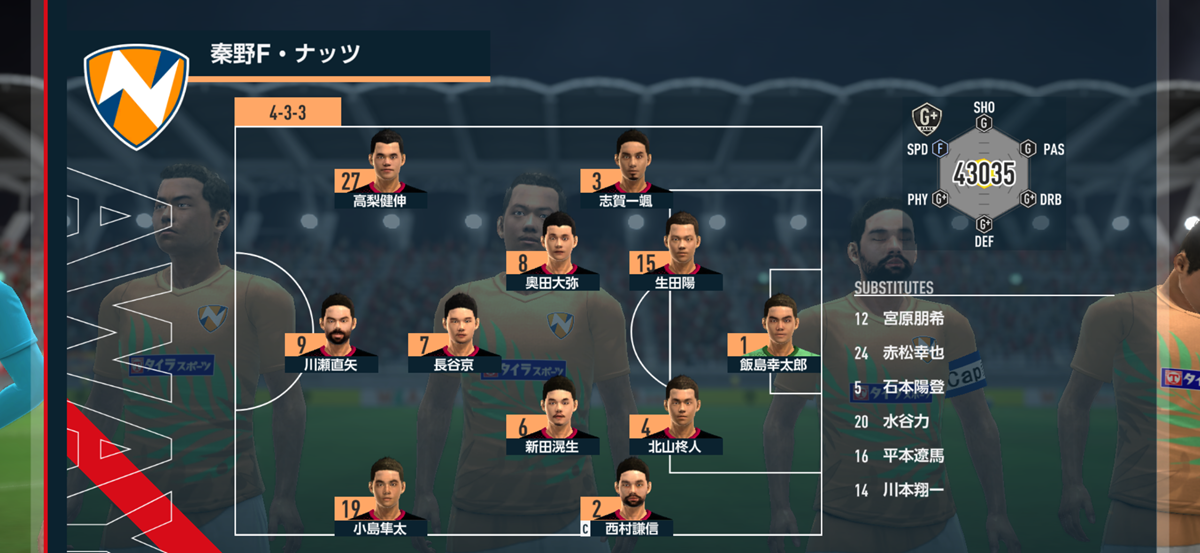Image resolution: width=1200 pixels, height=553 pixels.
Task: Select substitute 16 平本遼馬 row
Action: pos(900,456)
